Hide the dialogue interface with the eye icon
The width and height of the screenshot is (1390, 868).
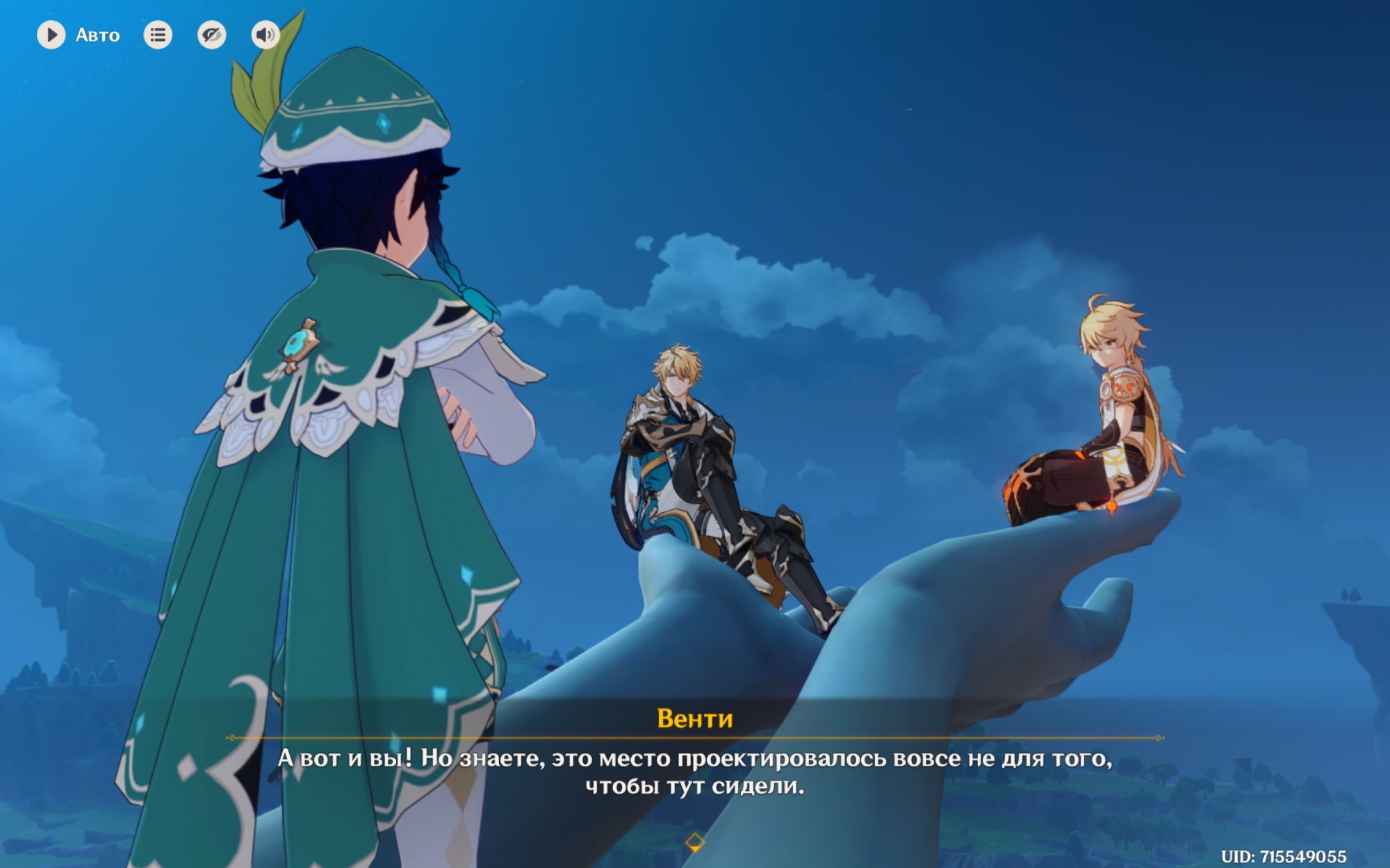coord(211,35)
